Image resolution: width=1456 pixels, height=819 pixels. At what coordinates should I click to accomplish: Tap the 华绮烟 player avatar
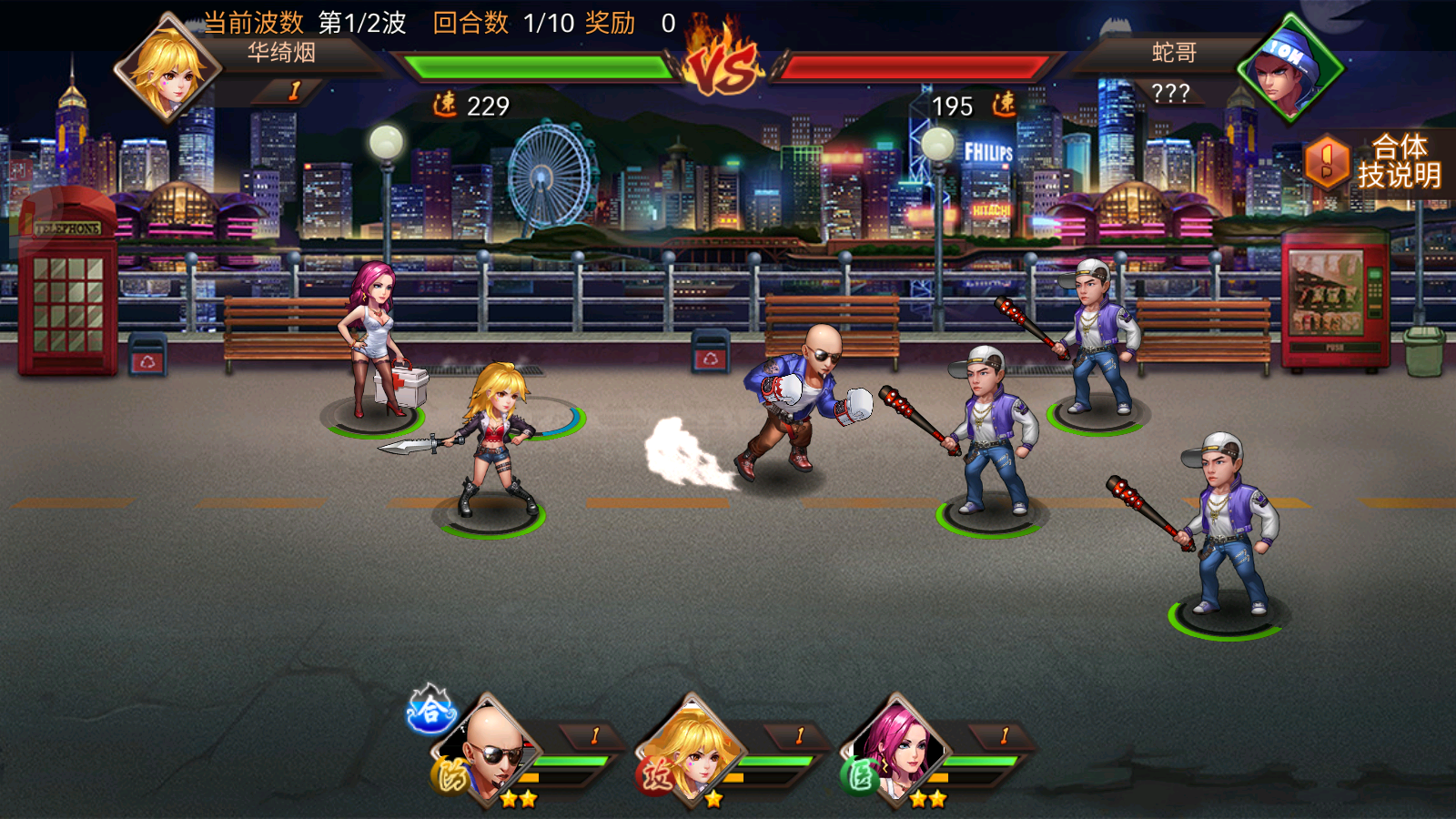167,69
